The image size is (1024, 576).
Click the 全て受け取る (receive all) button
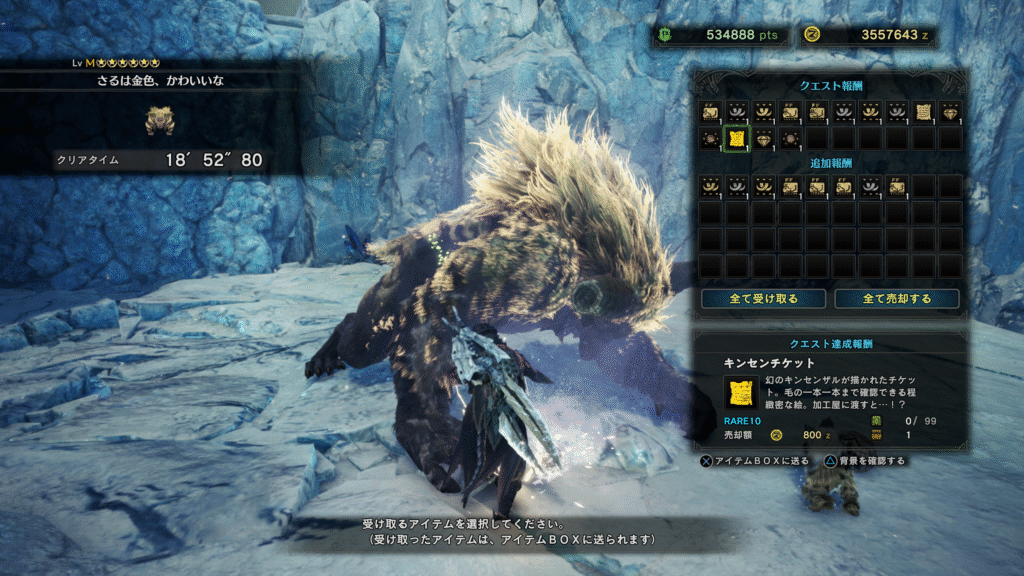coord(763,299)
